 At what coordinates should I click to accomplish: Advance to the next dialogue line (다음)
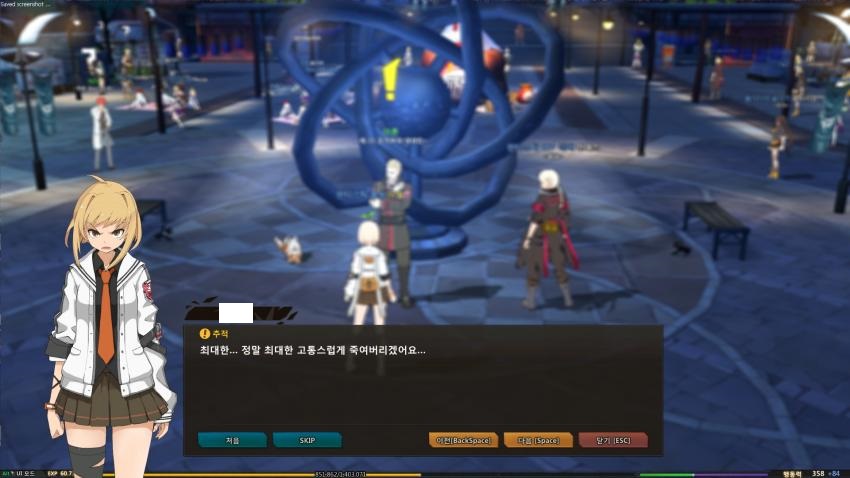[538, 440]
